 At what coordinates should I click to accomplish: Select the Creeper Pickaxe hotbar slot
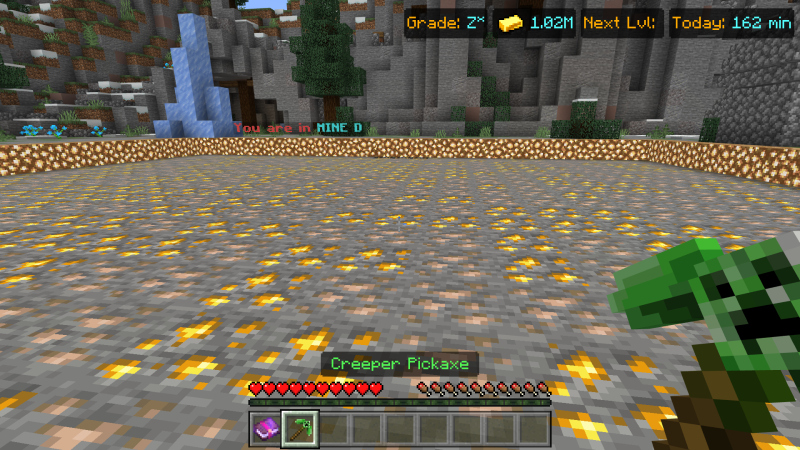point(300,428)
